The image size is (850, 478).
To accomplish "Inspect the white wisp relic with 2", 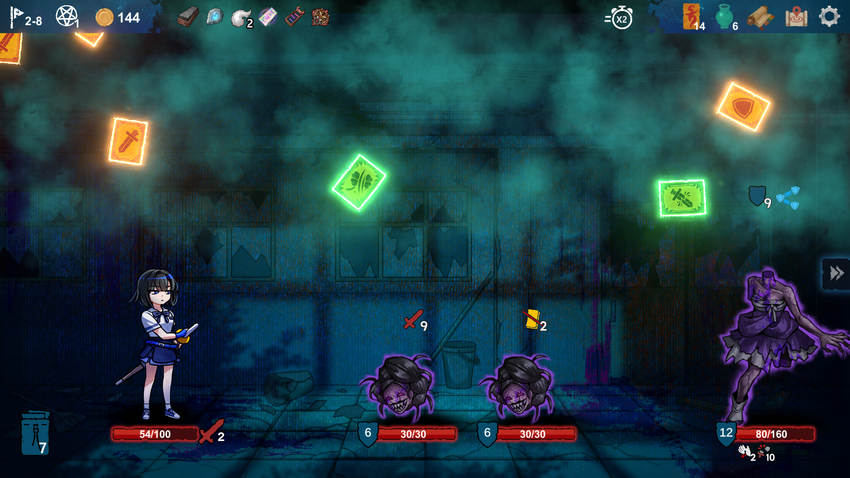I will (241, 17).
